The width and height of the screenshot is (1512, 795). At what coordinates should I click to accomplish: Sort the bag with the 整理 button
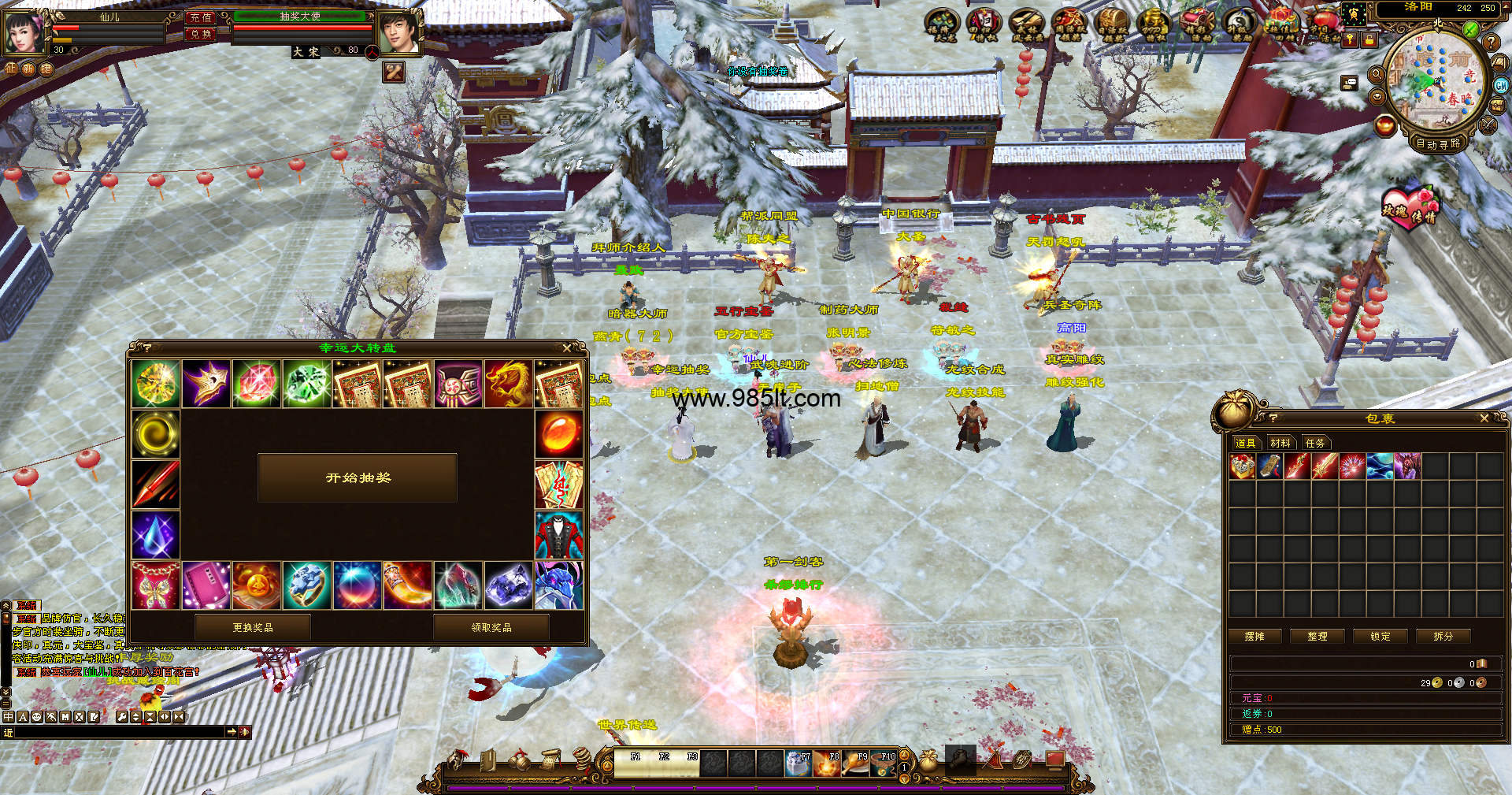[x=1317, y=636]
